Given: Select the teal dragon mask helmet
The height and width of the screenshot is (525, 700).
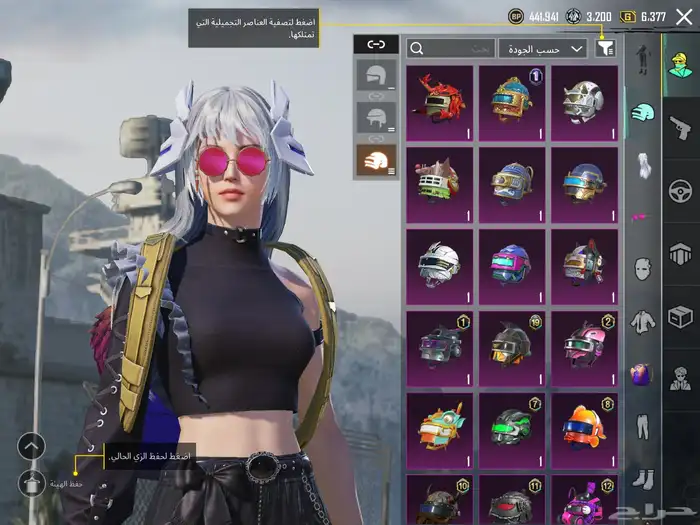Looking at the screenshot, I should [x=440, y=429].
